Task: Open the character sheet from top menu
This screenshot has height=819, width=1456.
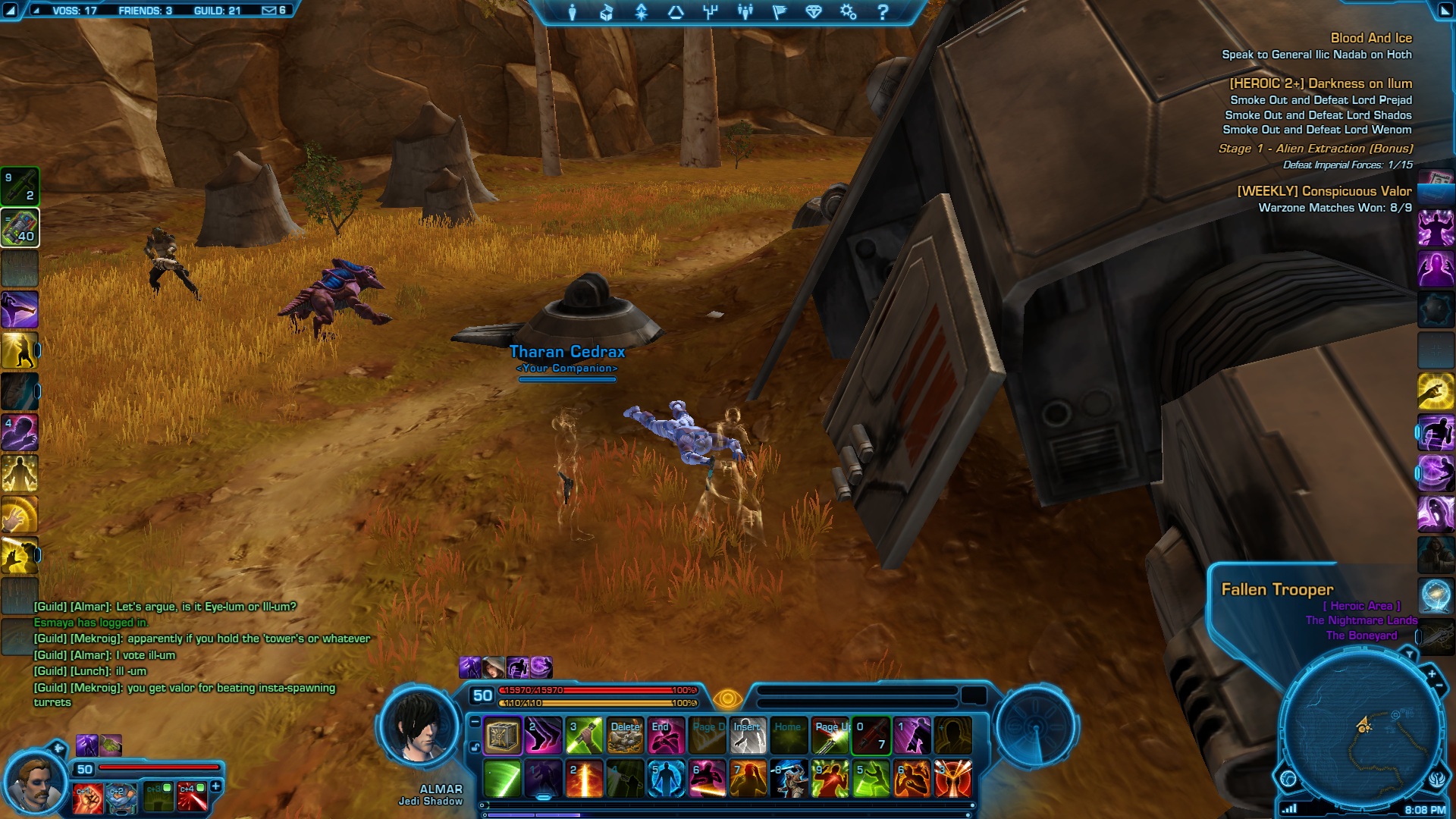Action: pos(573,12)
